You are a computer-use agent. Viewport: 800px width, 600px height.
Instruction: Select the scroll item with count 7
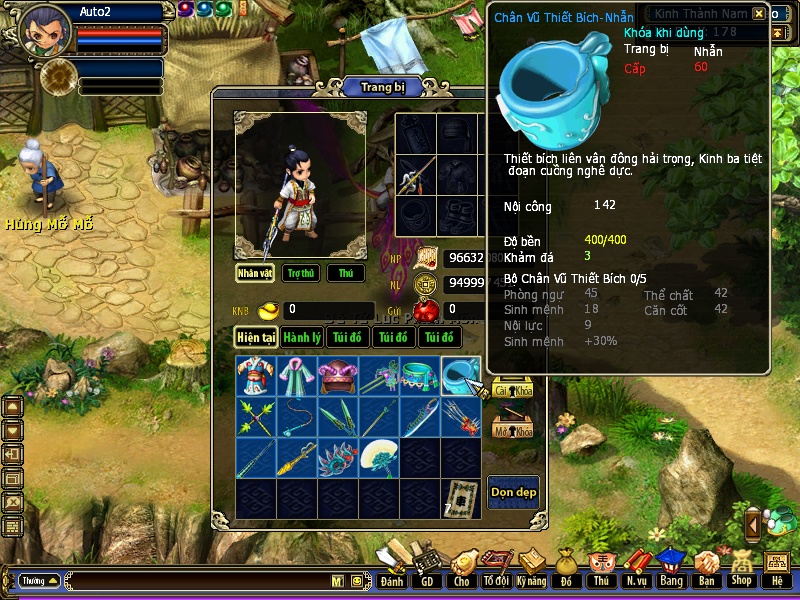click(461, 498)
